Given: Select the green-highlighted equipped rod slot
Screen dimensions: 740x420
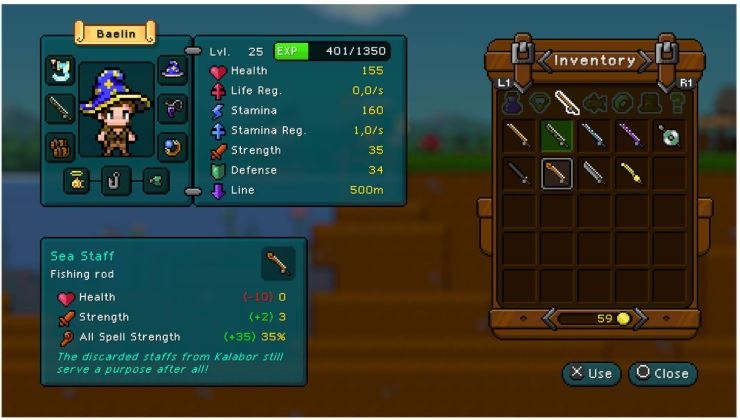Looking at the screenshot, I should click(x=557, y=135).
